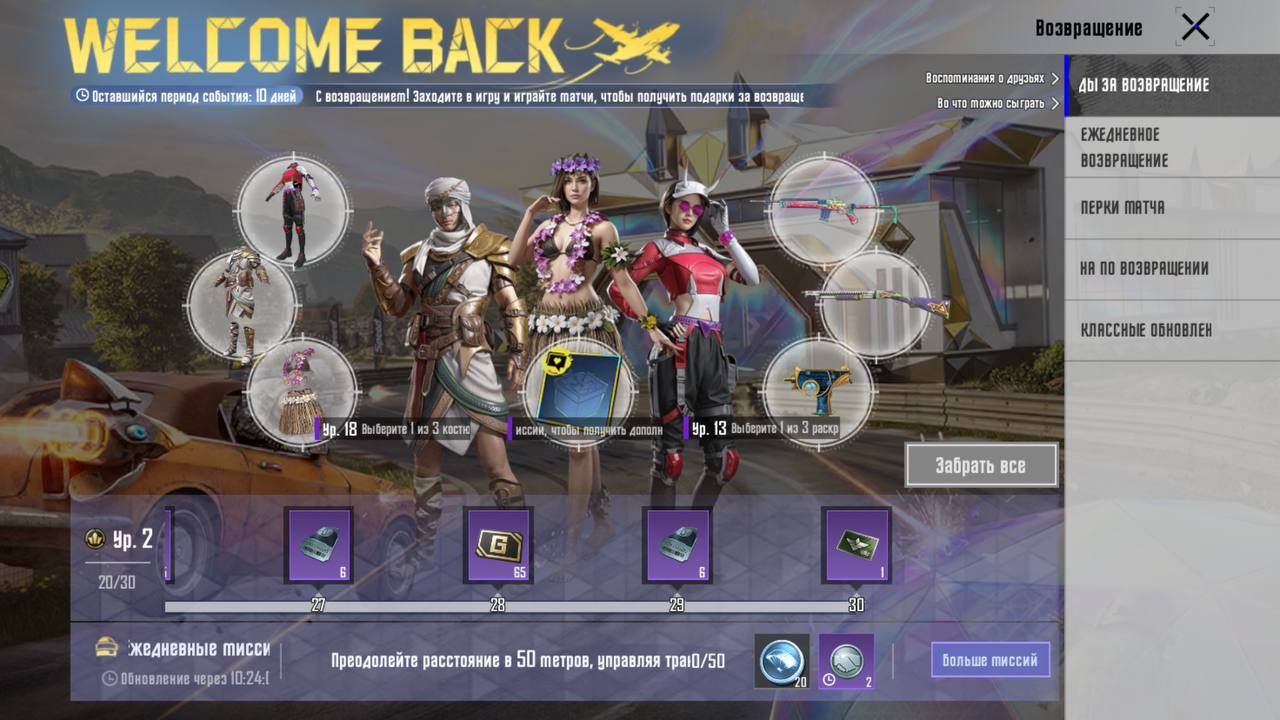Preview the white-gold desert outfit circle
Image resolution: width=1280 pixels, height=720 pixels.
(242, 304)
